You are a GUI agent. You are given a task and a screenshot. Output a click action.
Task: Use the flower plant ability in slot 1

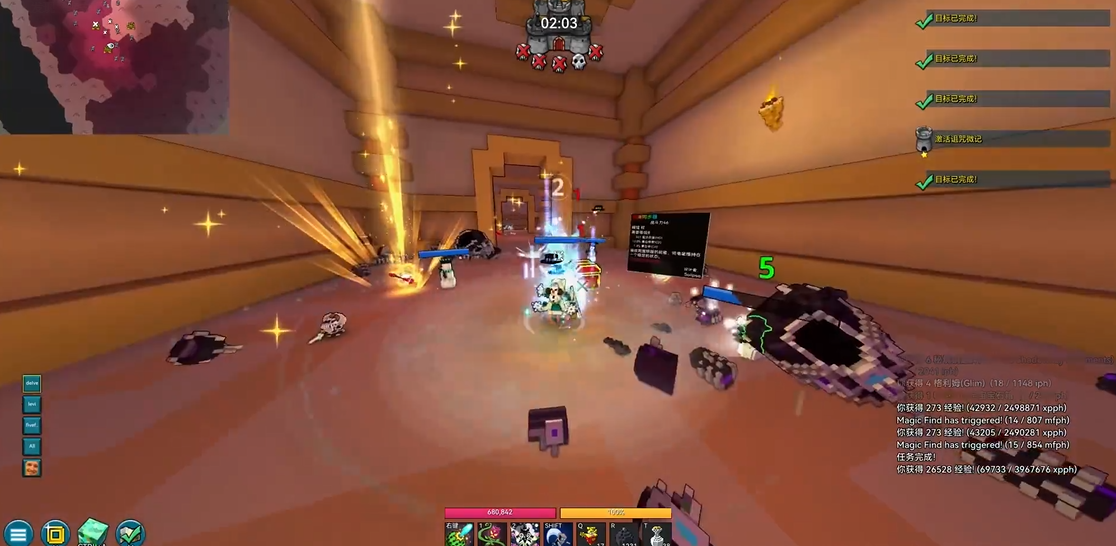tap(492, 534)
